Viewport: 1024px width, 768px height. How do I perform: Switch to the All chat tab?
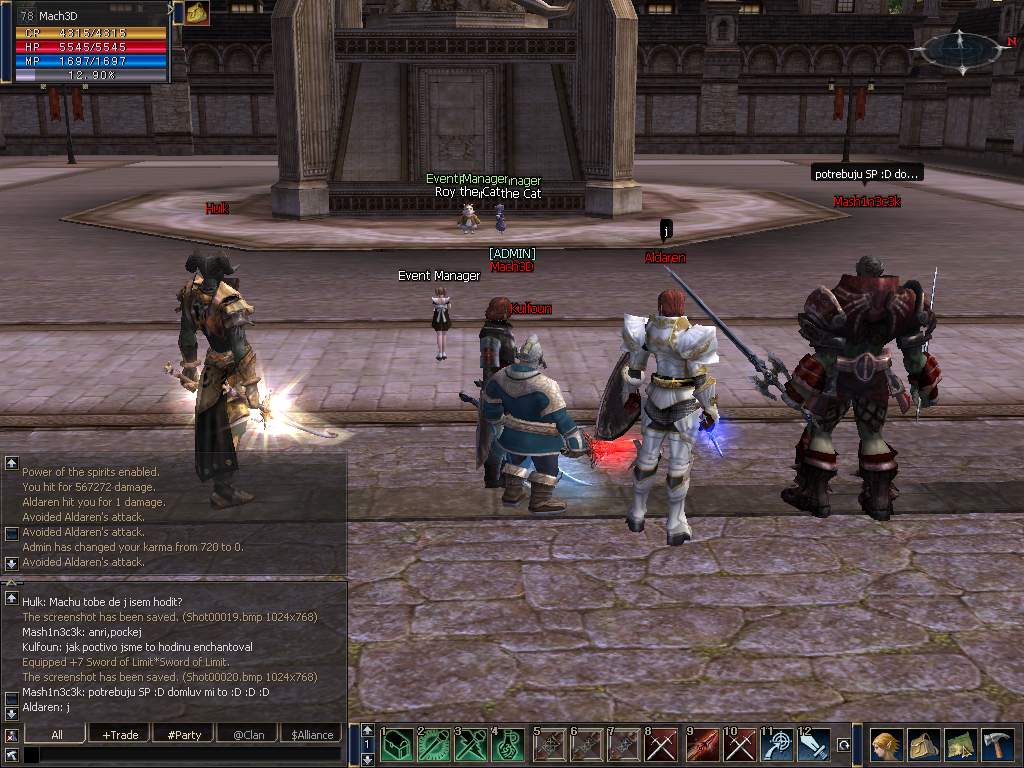(57, 734)
